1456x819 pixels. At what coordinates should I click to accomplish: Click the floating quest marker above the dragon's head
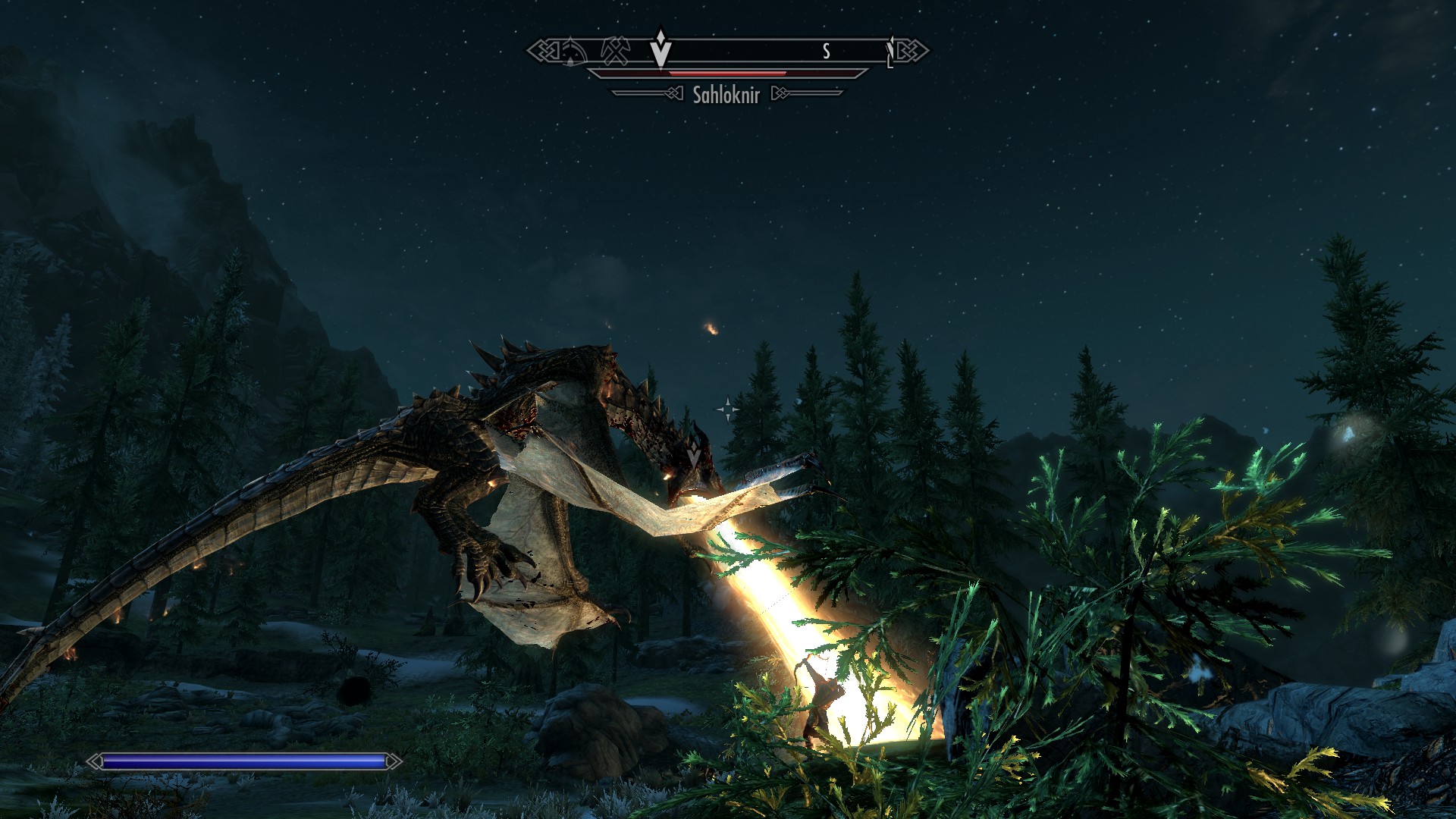694,457
